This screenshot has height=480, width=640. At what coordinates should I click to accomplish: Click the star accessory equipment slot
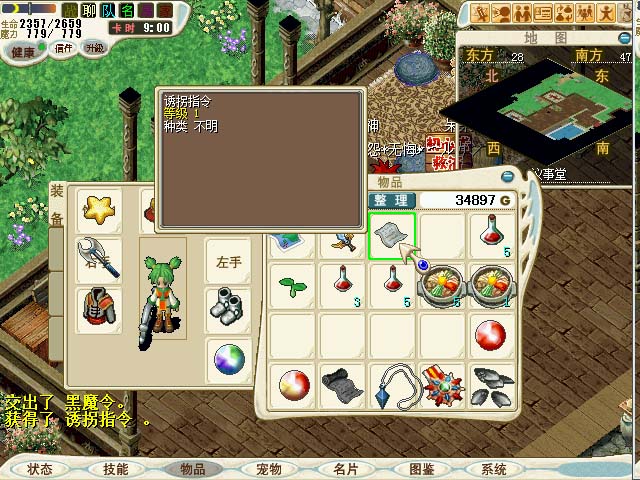pos(99,212)
